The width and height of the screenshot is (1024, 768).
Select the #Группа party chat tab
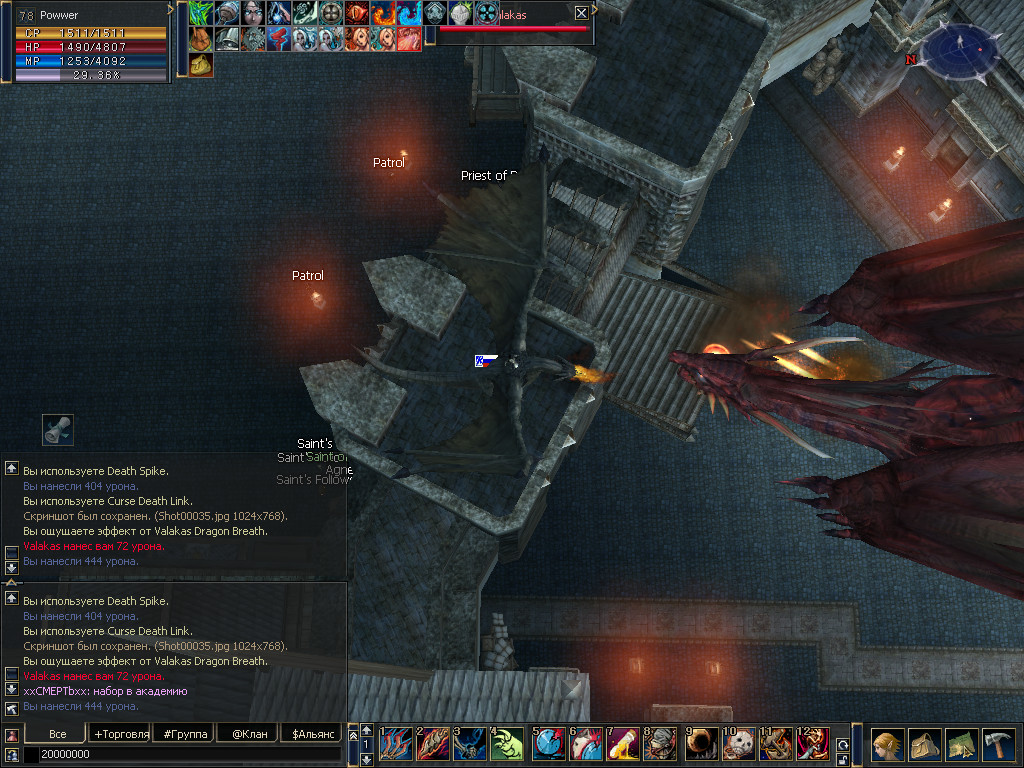pos(186,734)
